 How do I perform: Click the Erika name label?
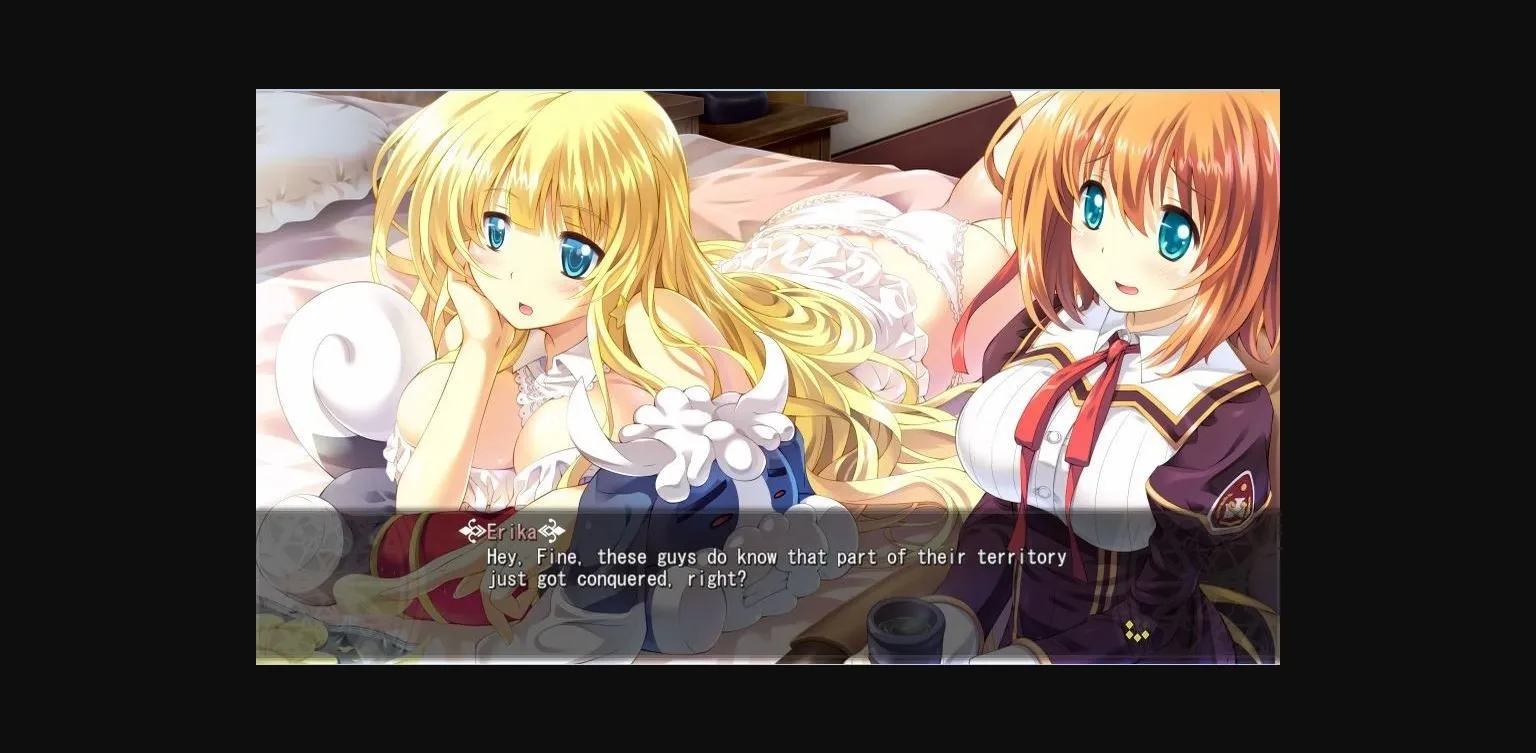[x=510, y=532]
